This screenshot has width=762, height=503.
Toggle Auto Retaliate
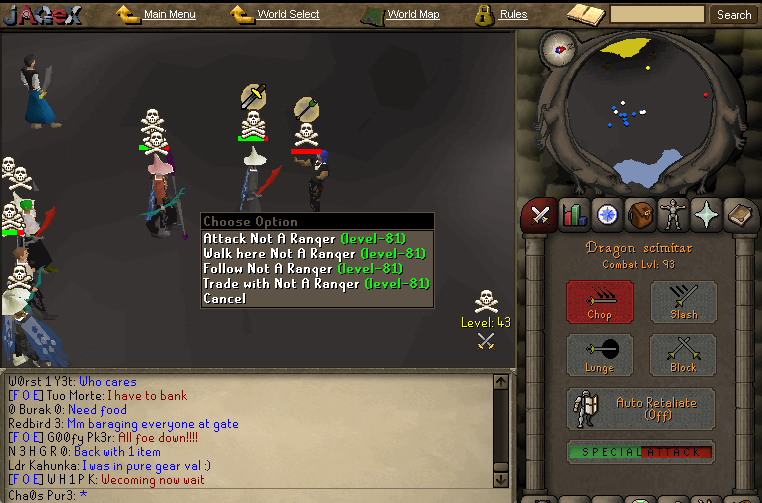point(641,408)
